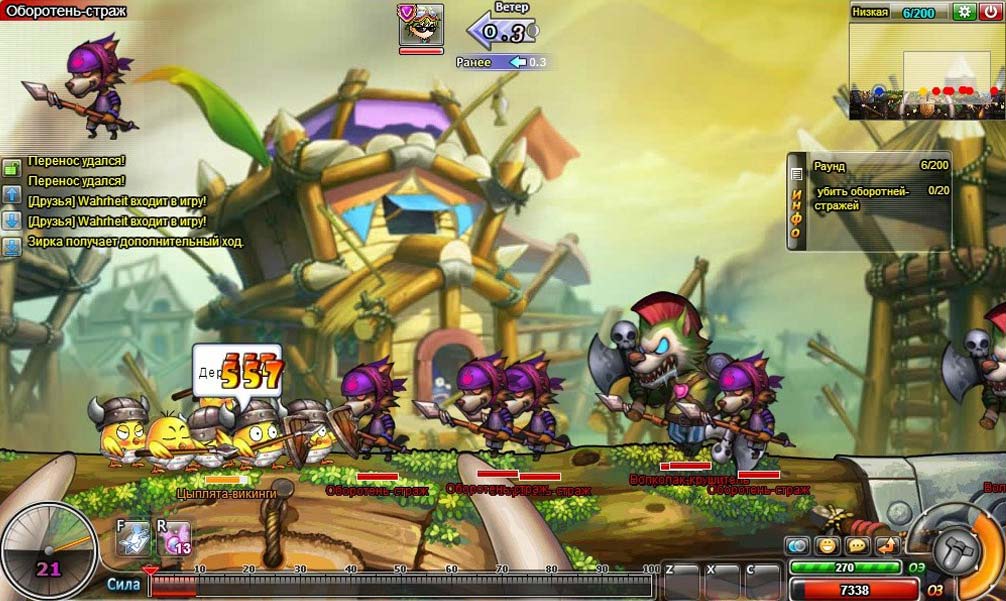The image size is (1006, 601).
Task: Click the aiming angle dial showing 21
Action: coord(48,550)
